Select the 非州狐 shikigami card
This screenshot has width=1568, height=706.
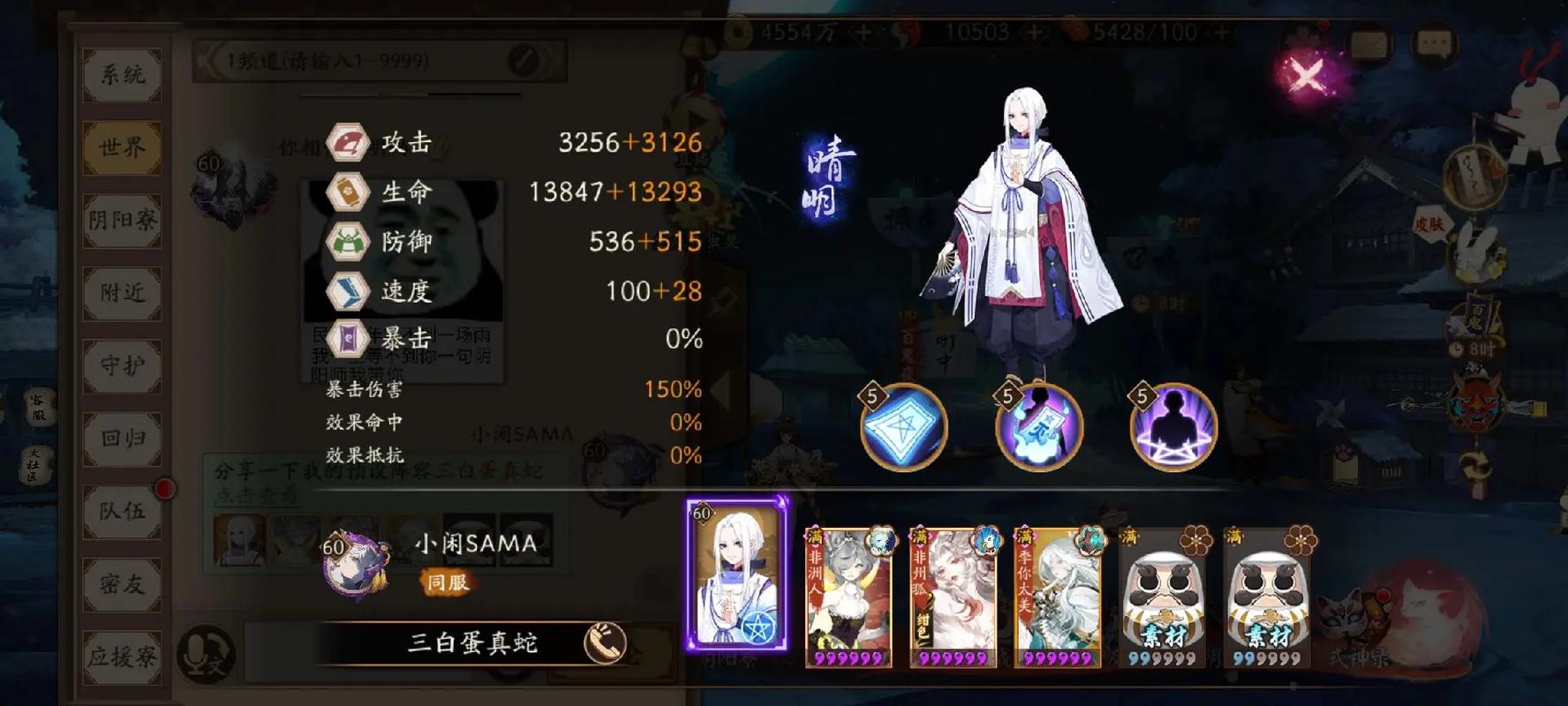pos(954,596)
